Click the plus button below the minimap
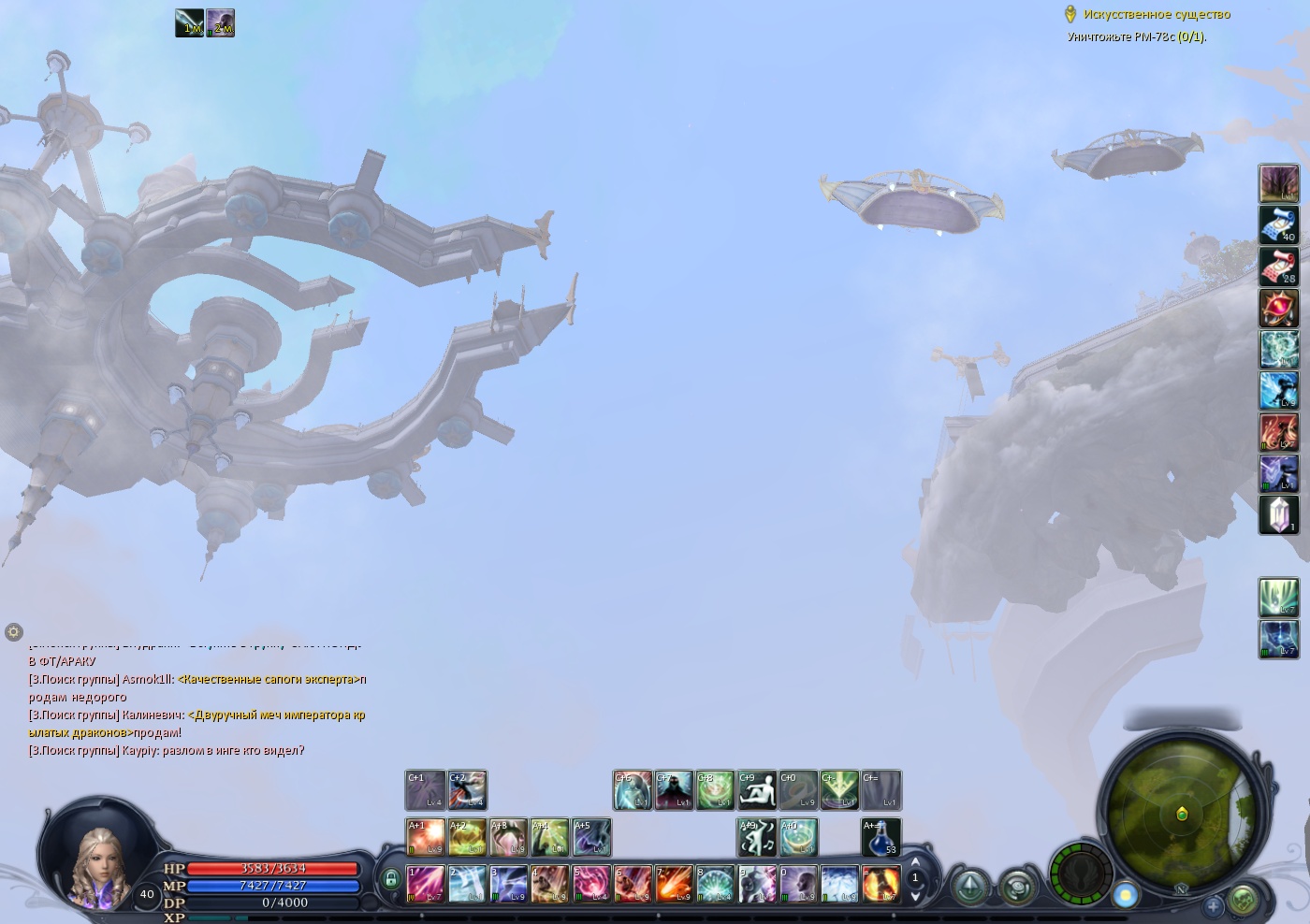The height and width of the screenshot is (924, 1310). click(1213, 905)
